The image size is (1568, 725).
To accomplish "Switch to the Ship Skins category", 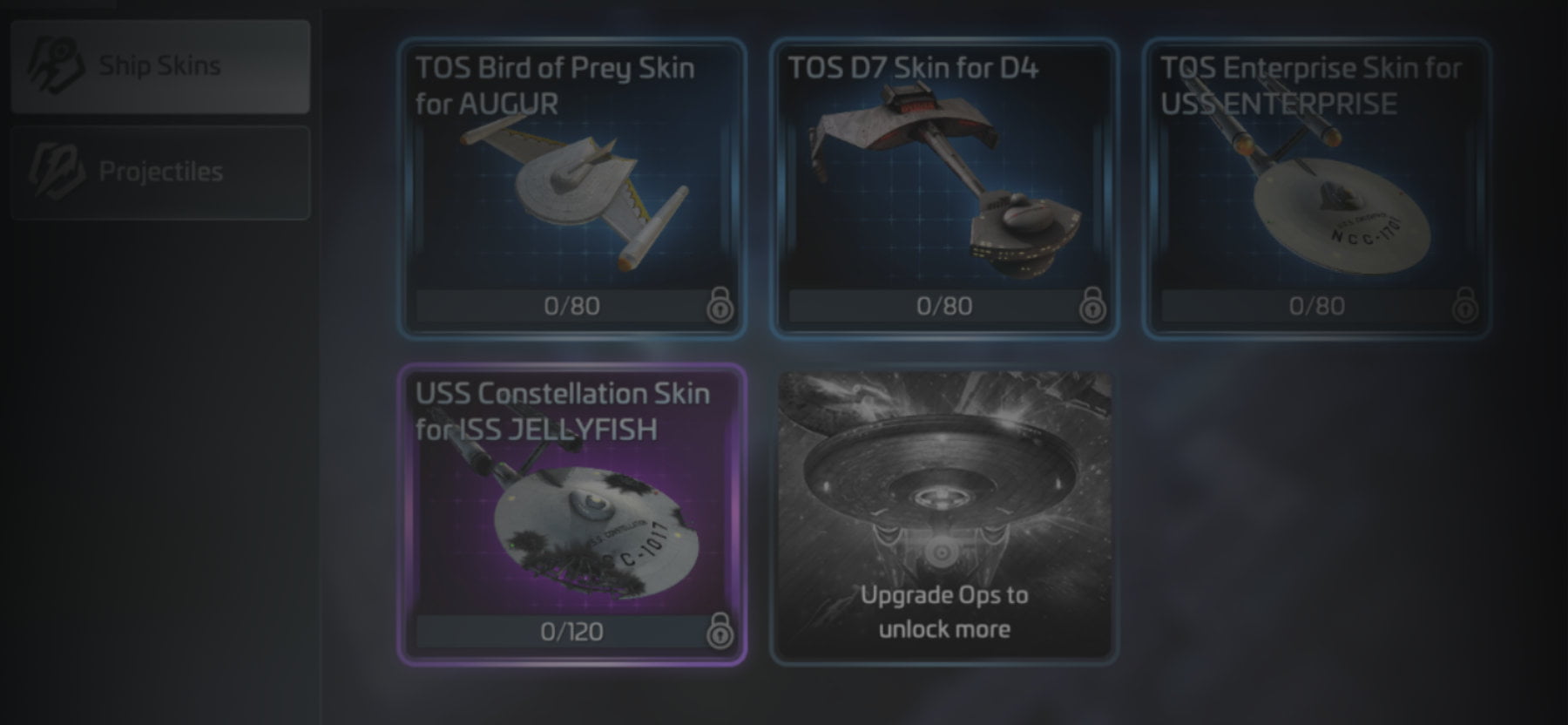I will tap(161, 65).
